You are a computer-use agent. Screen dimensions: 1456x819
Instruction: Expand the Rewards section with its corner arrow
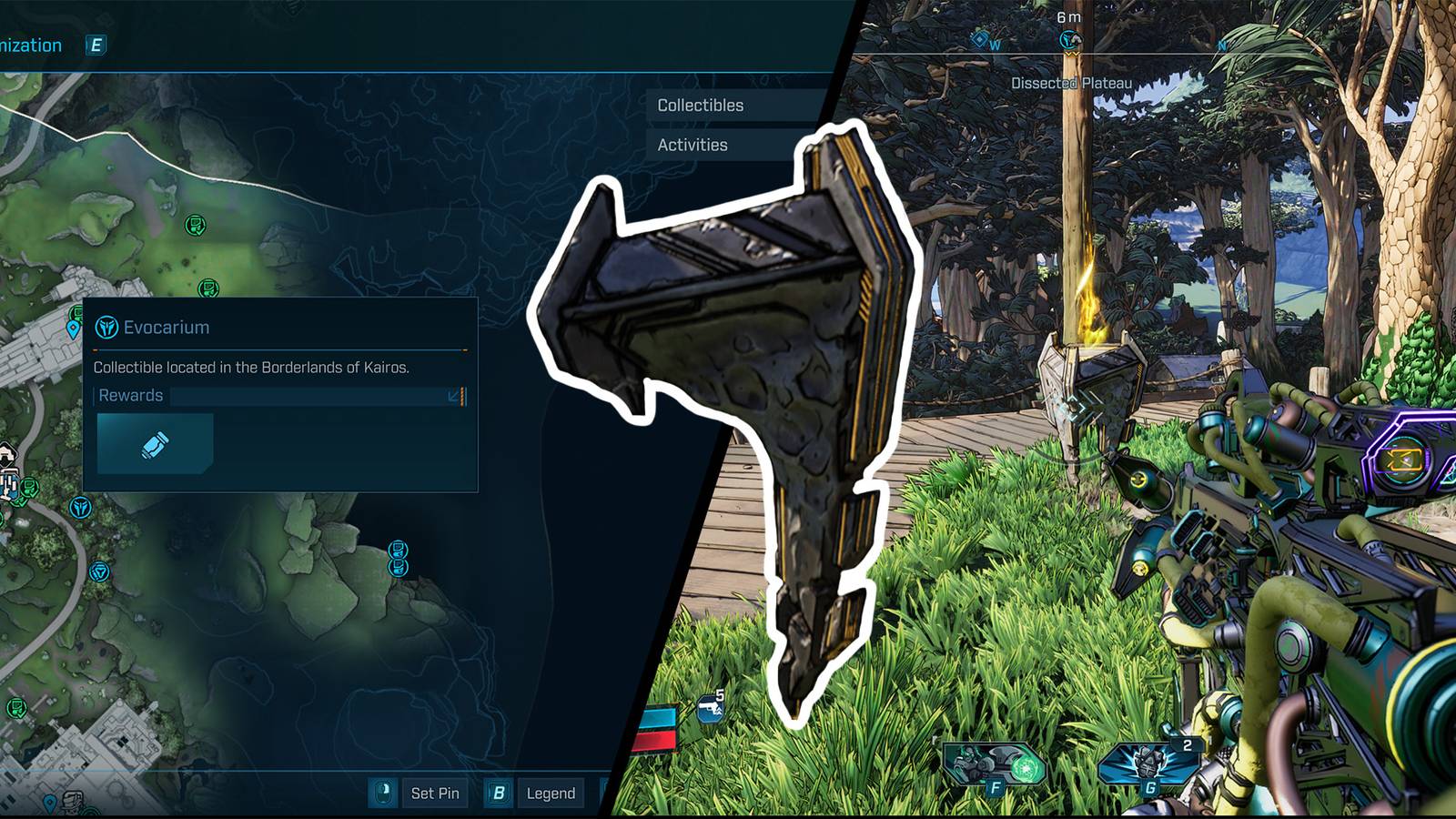point(451,395)
